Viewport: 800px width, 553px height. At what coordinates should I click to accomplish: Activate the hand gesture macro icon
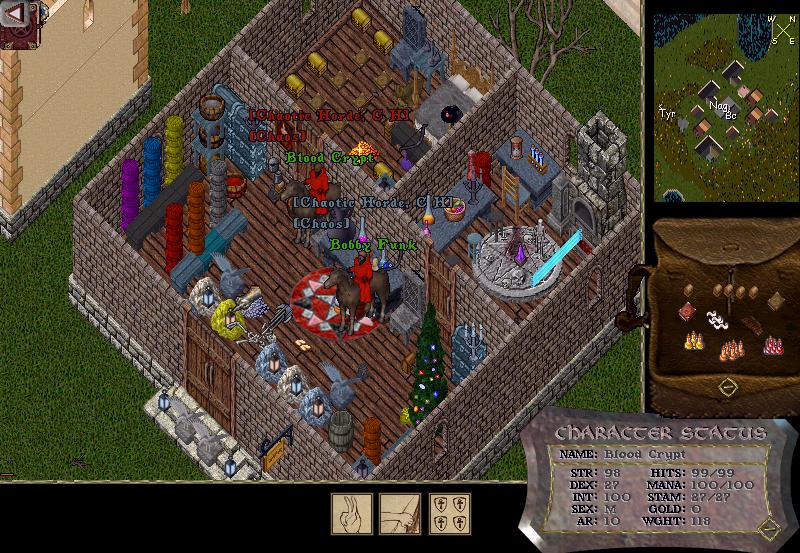(351, 512)
